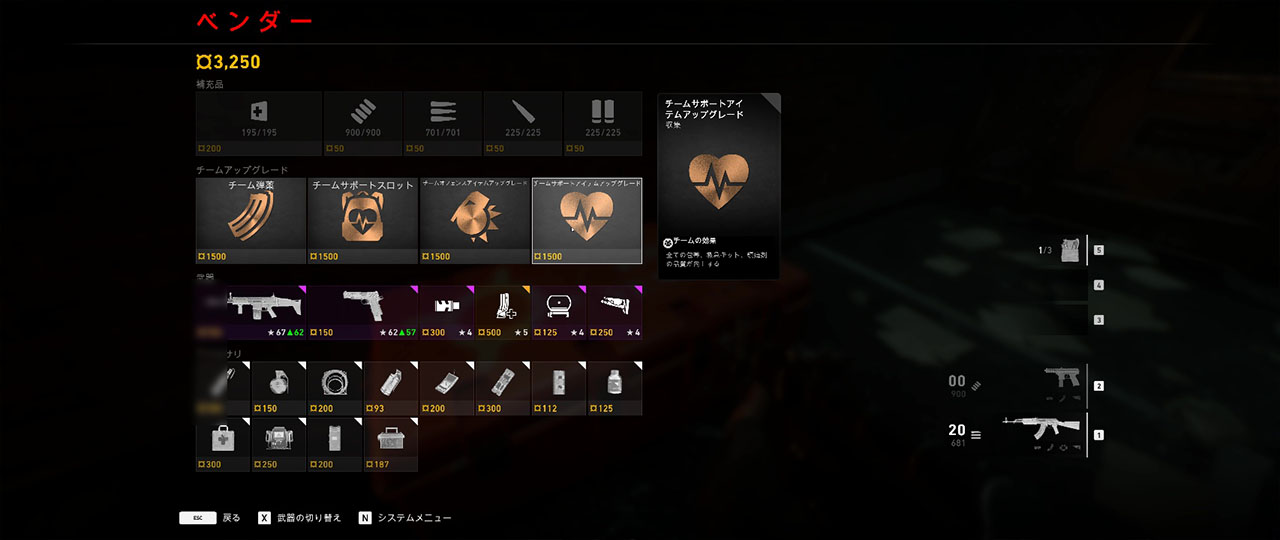Buy the 150-copper grenade
The height and width of the screenshot is (540, 1280).
pos(278,388)
